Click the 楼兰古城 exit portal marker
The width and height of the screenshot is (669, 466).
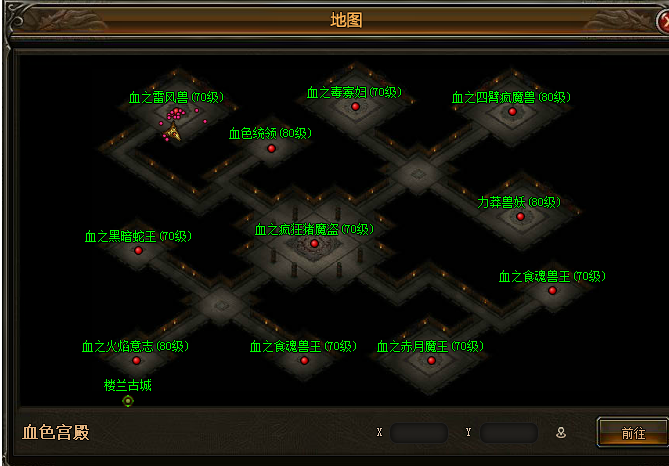pyautogui.click(x=128, y=401)
